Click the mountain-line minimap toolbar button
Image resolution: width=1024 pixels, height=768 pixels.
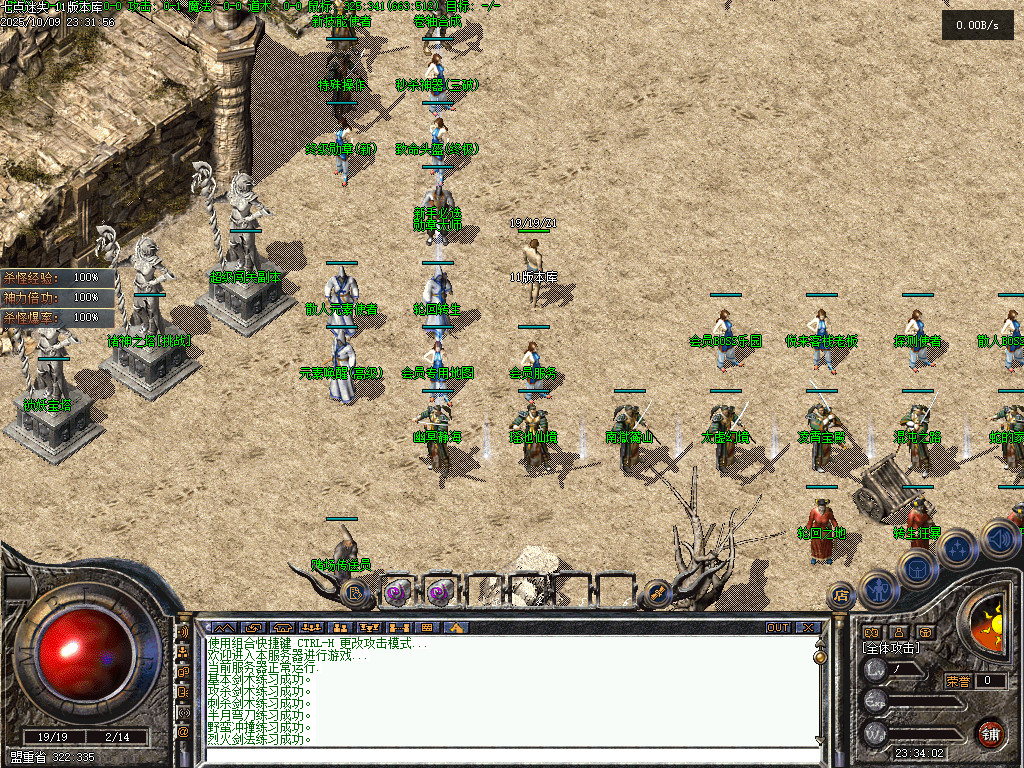[222, 627]
